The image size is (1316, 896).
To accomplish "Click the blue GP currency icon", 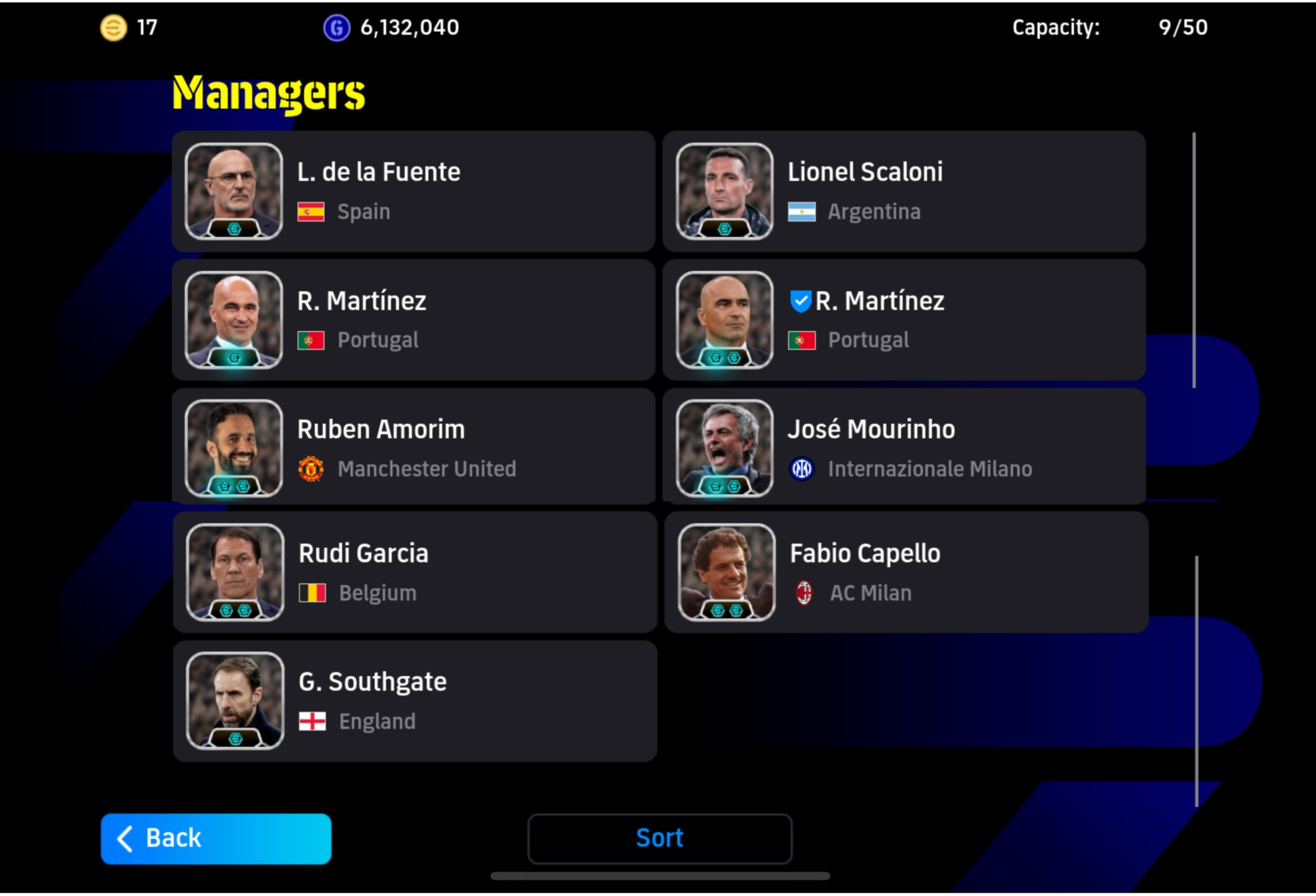I will (x=336, y=27).
